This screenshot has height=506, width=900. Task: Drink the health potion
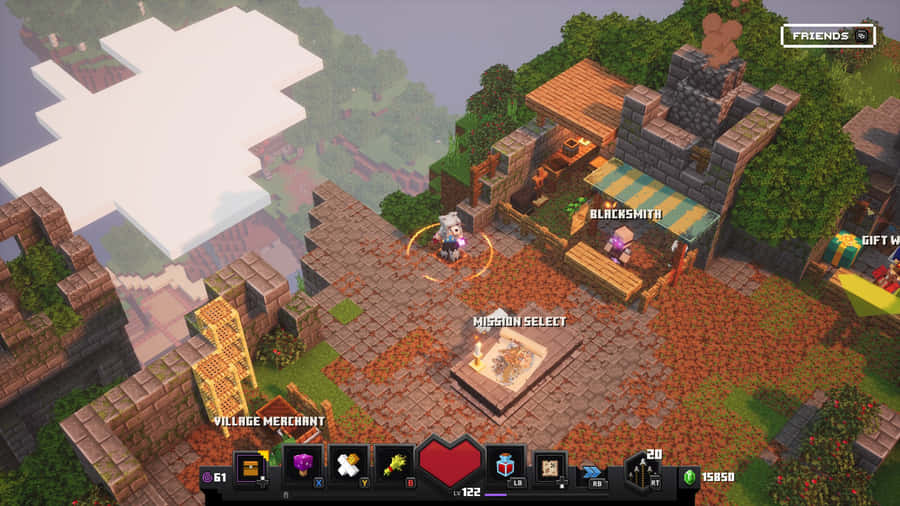tap(504, 466)
